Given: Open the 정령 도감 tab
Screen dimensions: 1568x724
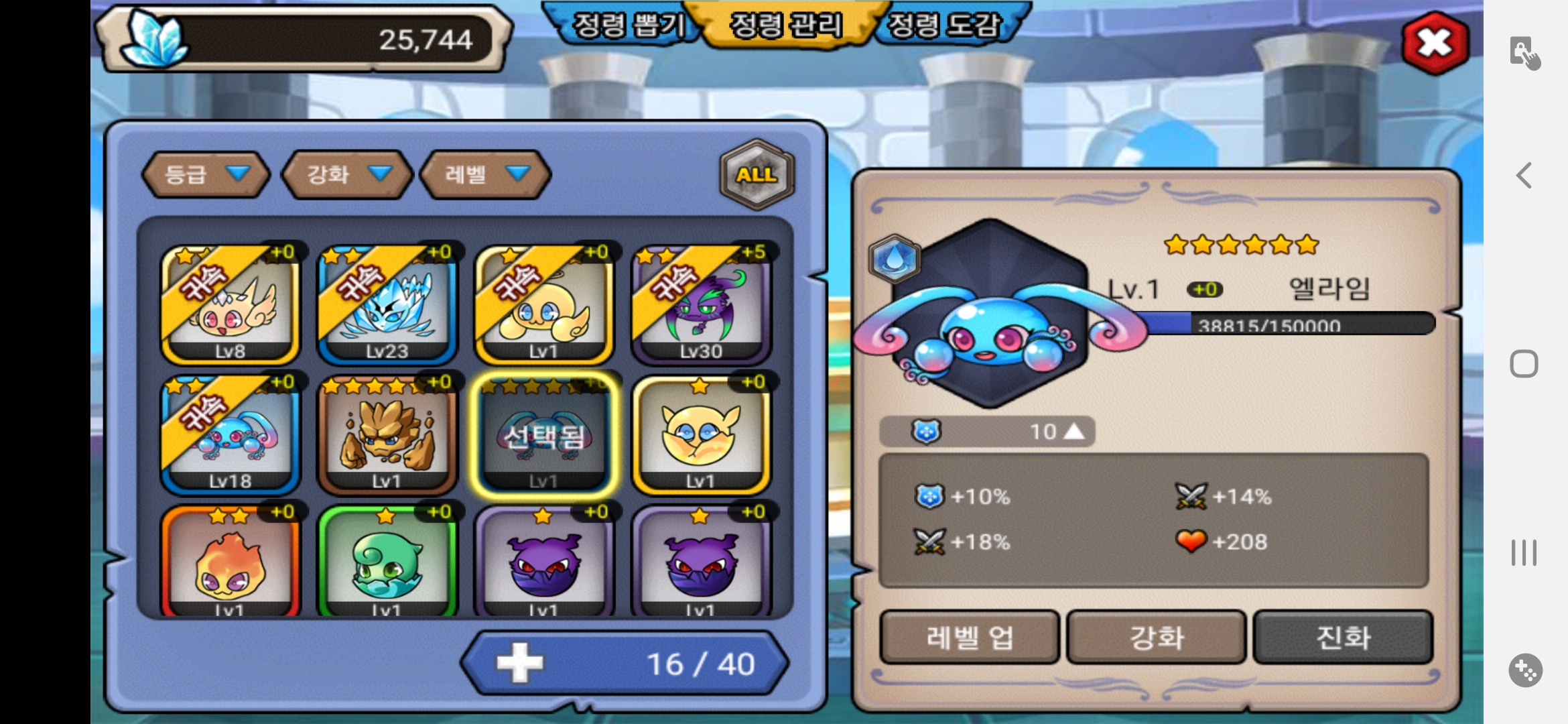Looking at the screenshot, I should [944, 25].
